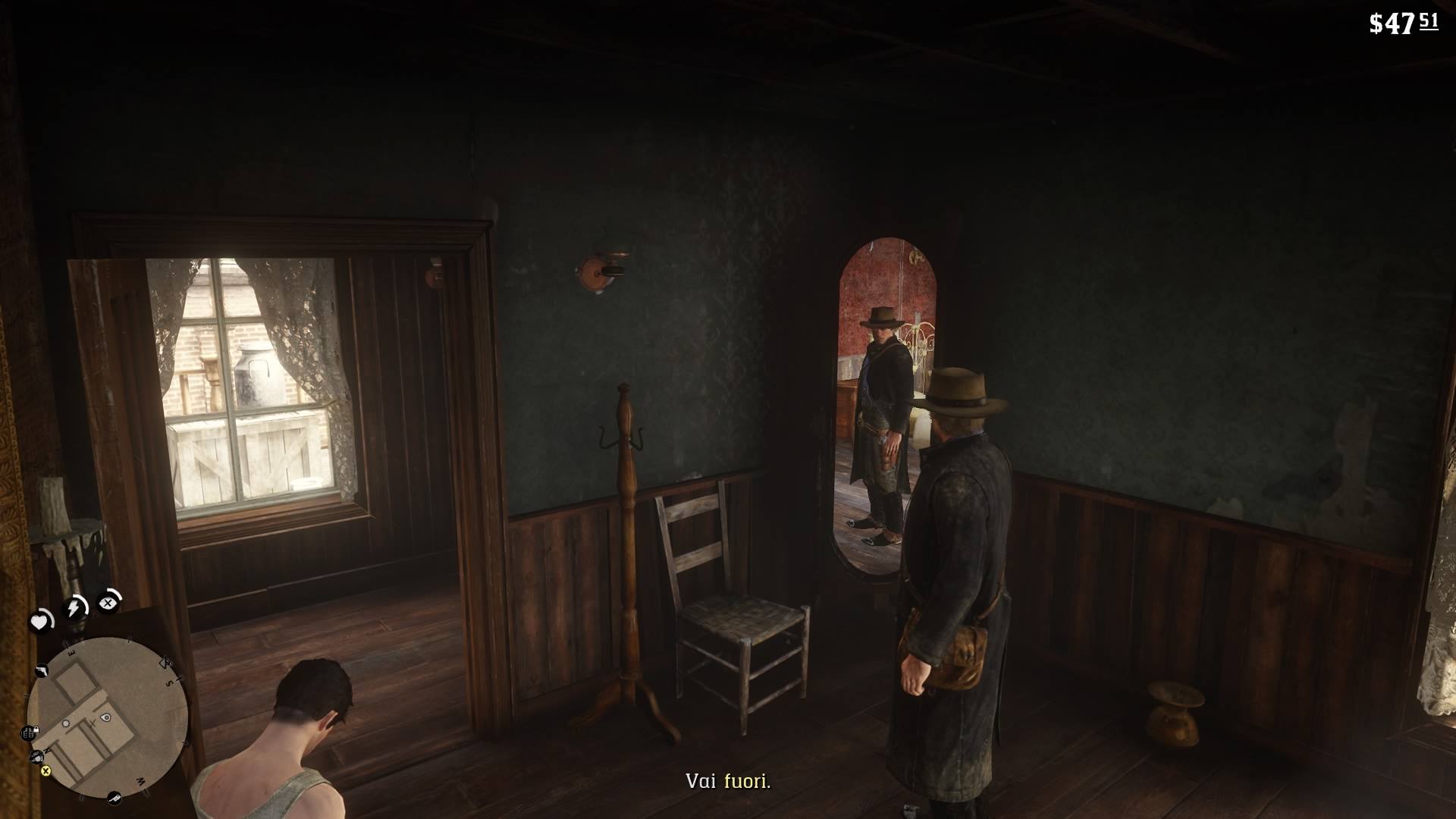Click the health core heart icon

click(41, 621)
